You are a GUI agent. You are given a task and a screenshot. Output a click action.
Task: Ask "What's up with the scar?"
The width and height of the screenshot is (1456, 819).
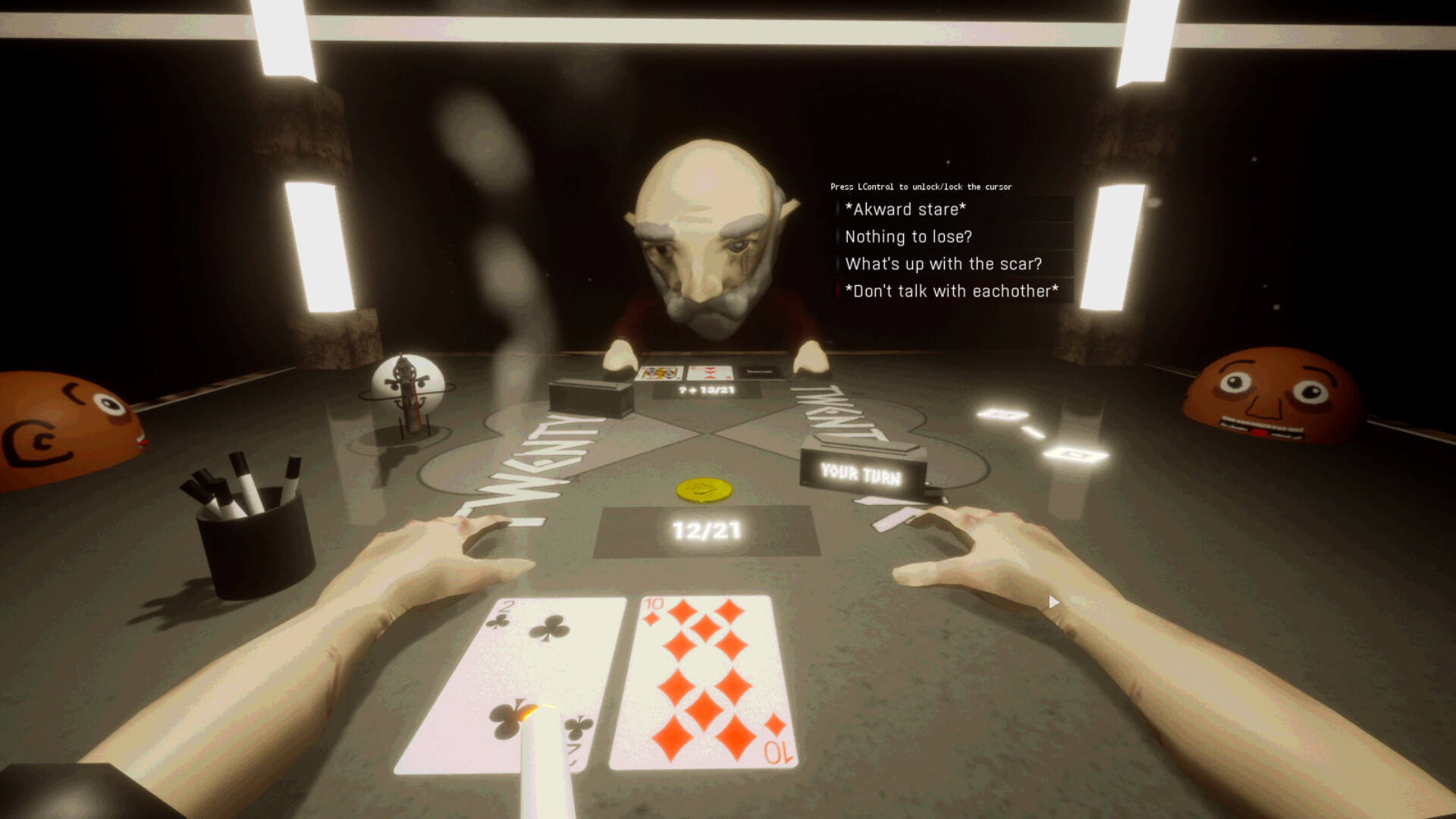click(x=943, y=264)
